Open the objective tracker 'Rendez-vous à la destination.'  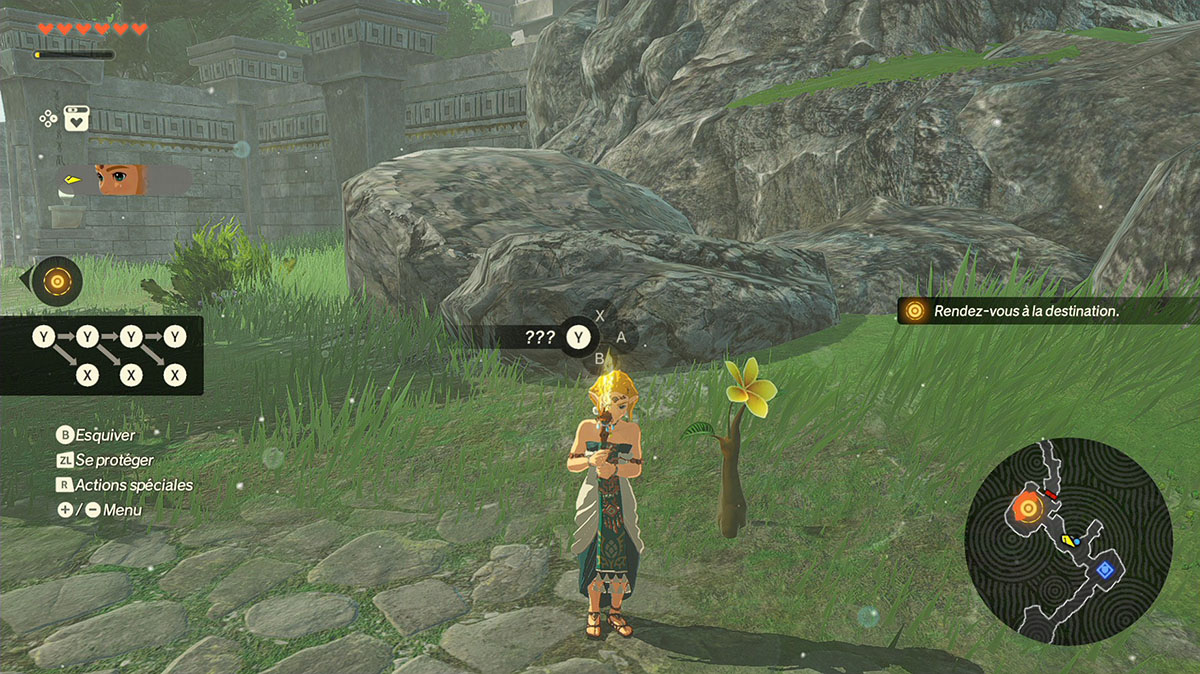1025,311
